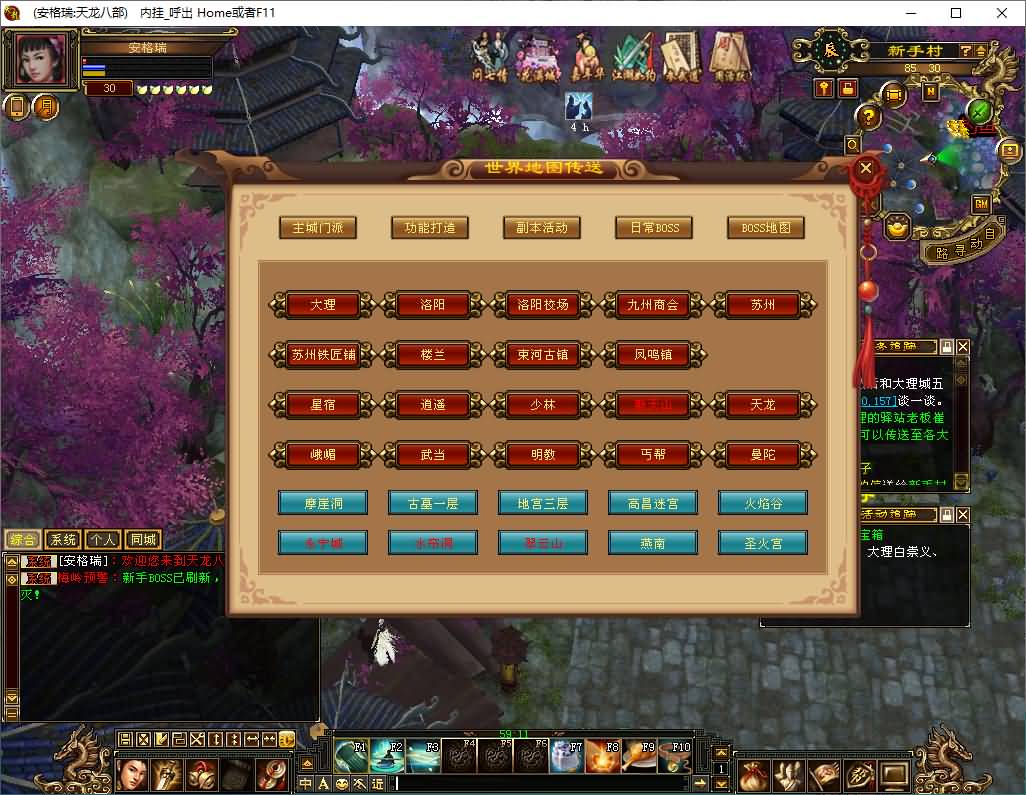This screenshot has width=1026, height=795.
Task: Click the player portrait of 安格瑞
Action: (x=44, y=60)
